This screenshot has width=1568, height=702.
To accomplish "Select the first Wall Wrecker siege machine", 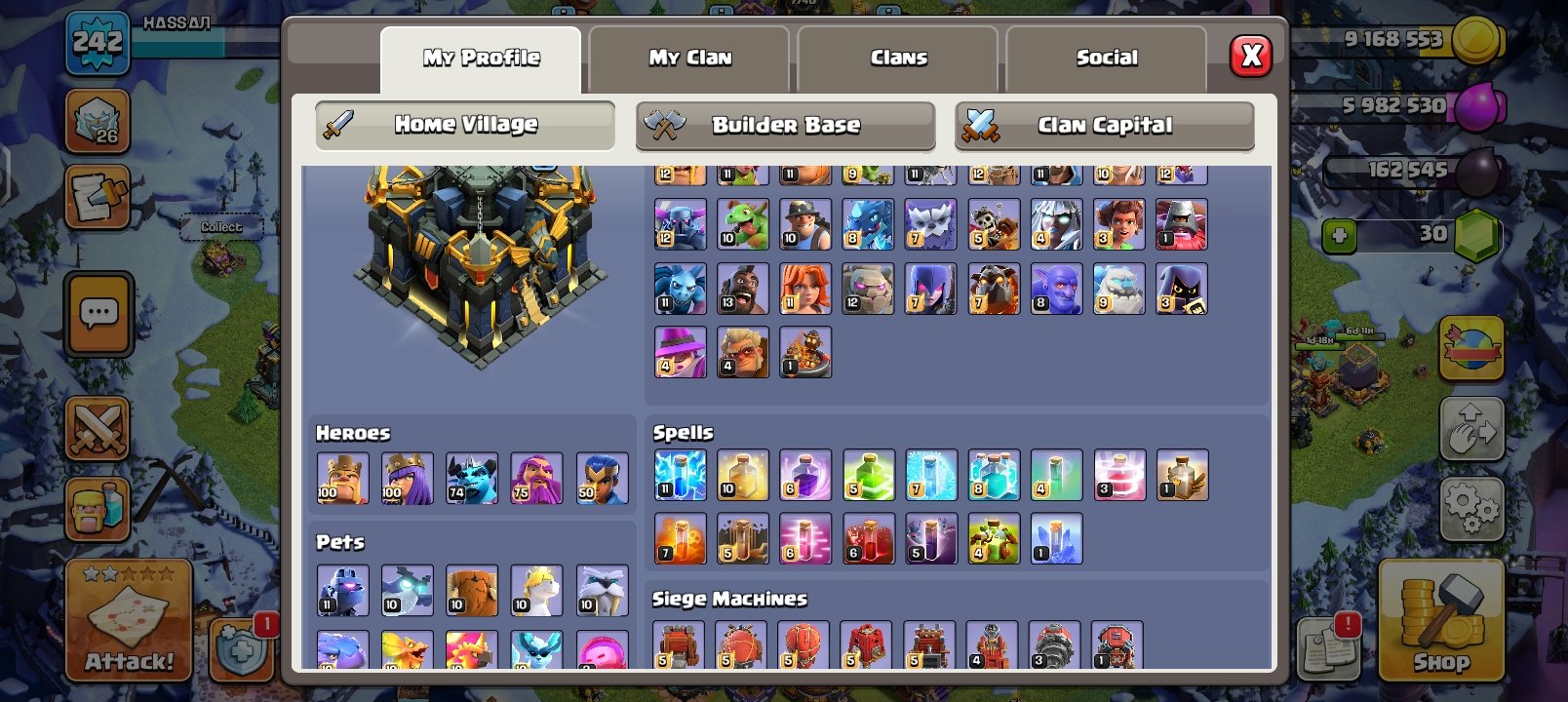I will click(x=680, y=645).
